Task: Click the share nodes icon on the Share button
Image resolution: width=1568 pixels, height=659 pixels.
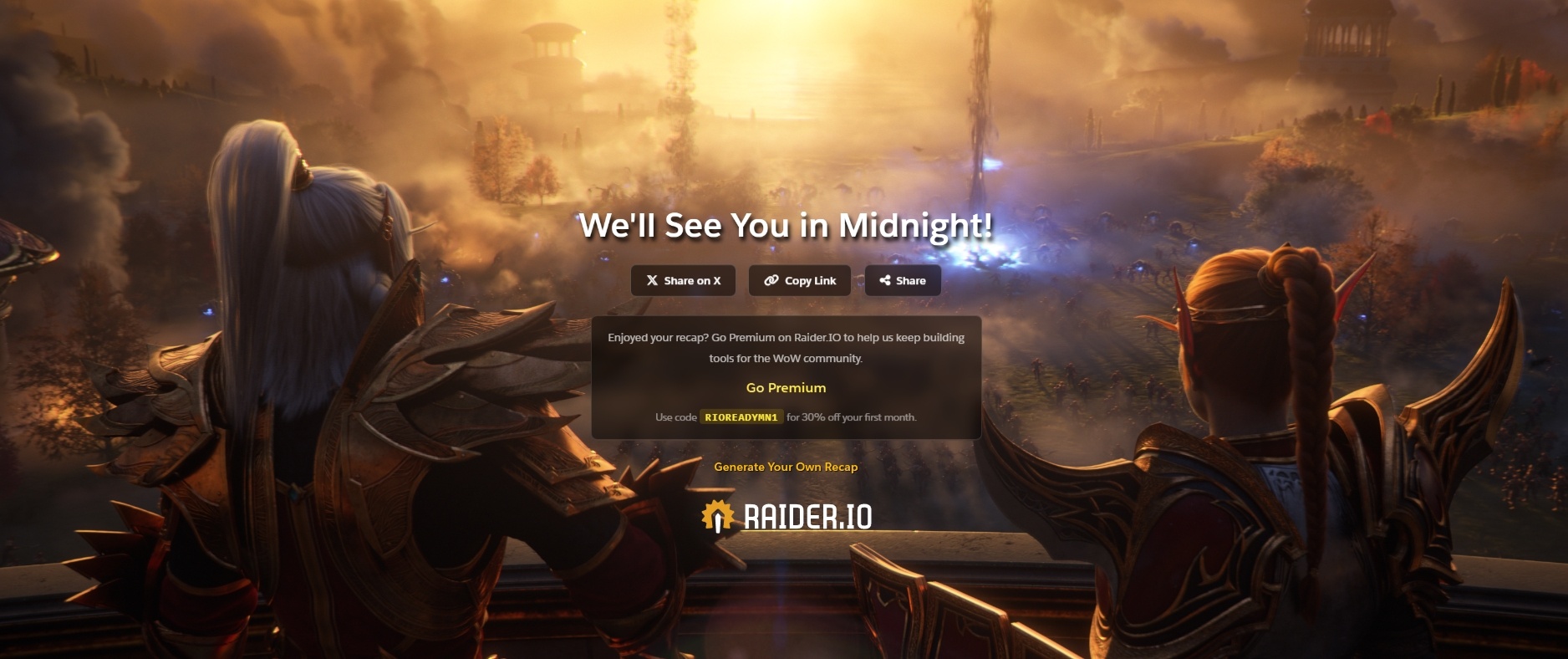Action: pyautogui.click(x=886, y=281)
